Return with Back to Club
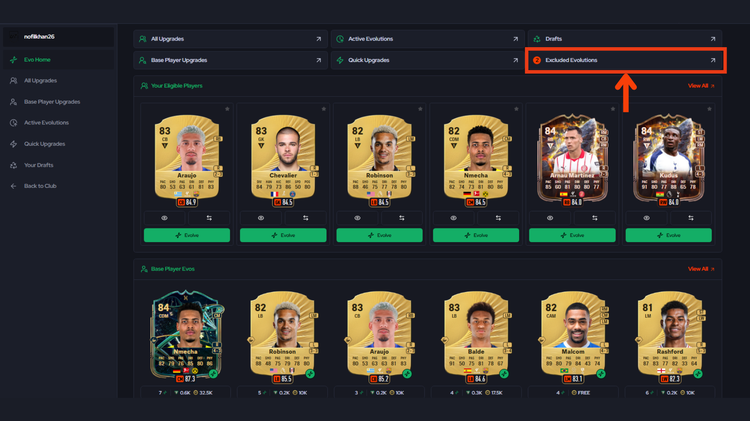Image resolution: width=750 pixels, height=421 pixels. tap(40, 186)
